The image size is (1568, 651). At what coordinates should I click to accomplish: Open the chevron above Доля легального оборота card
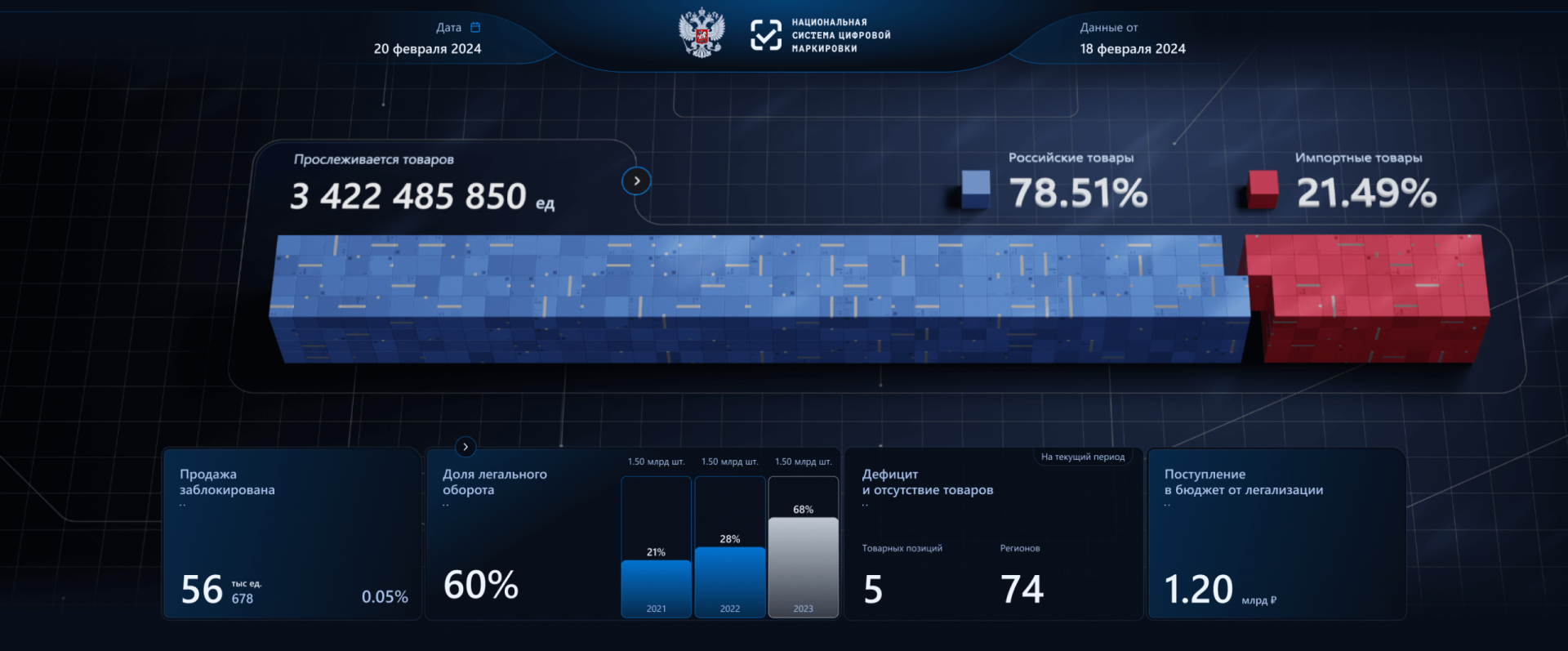click(465, 447)
